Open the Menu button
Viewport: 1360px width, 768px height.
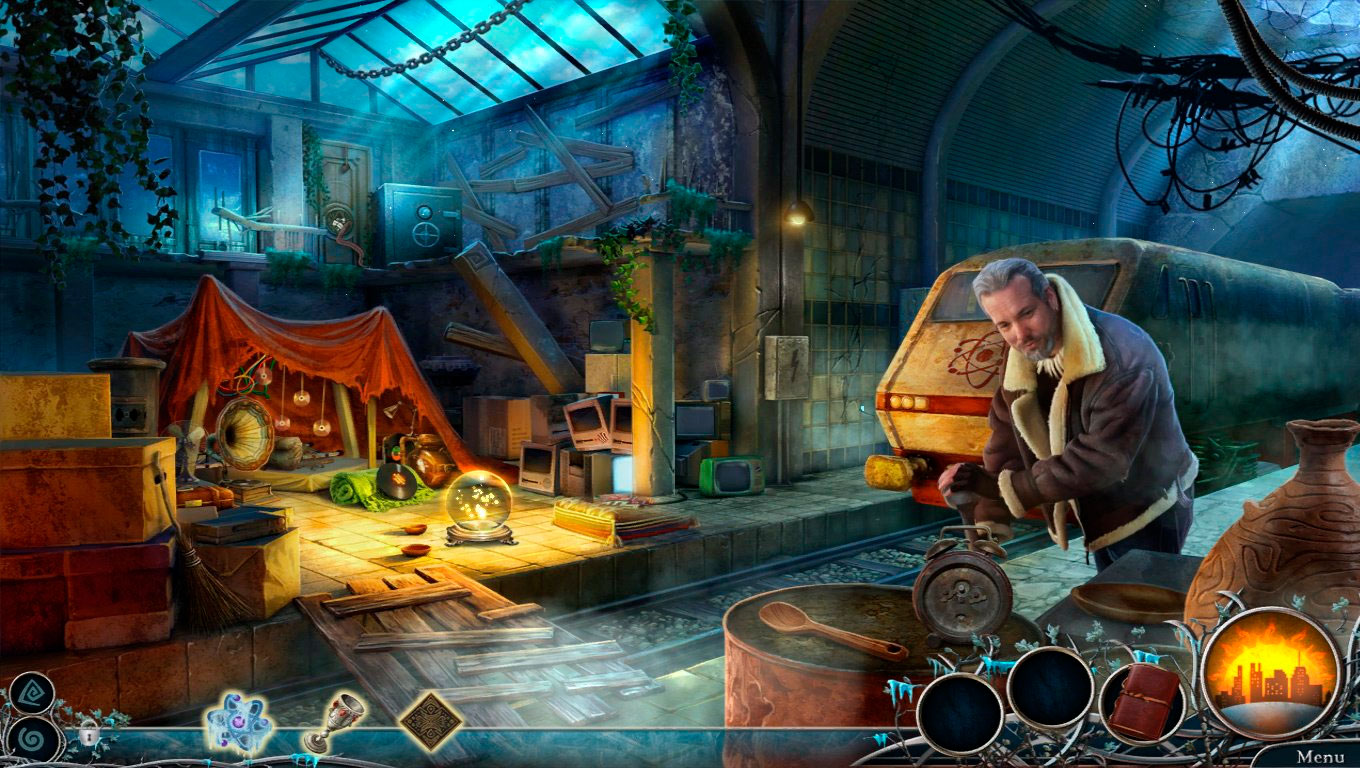point(1320,757)
